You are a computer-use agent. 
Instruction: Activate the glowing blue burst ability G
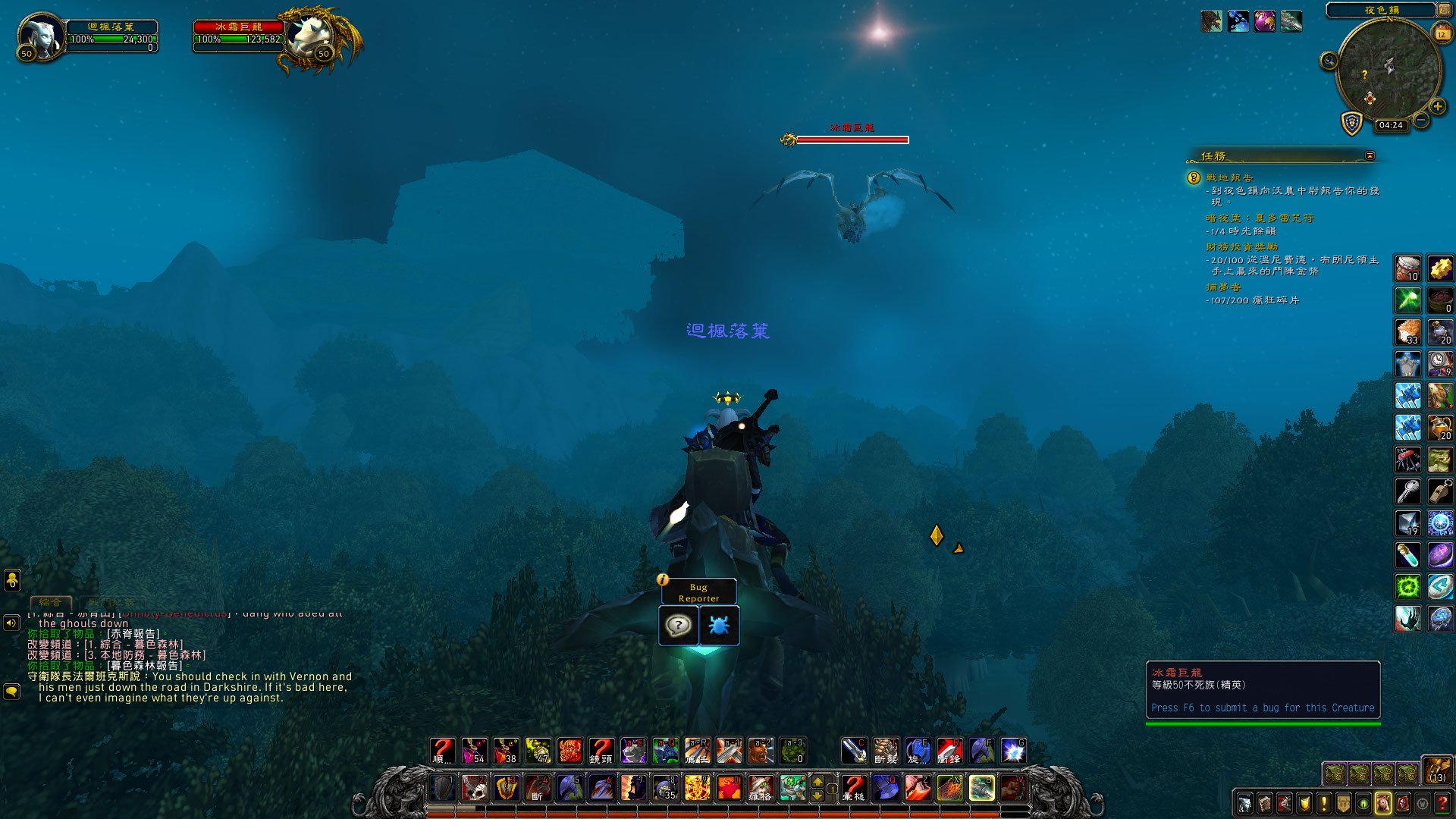pyautogui.click(x=1013, y=751)
